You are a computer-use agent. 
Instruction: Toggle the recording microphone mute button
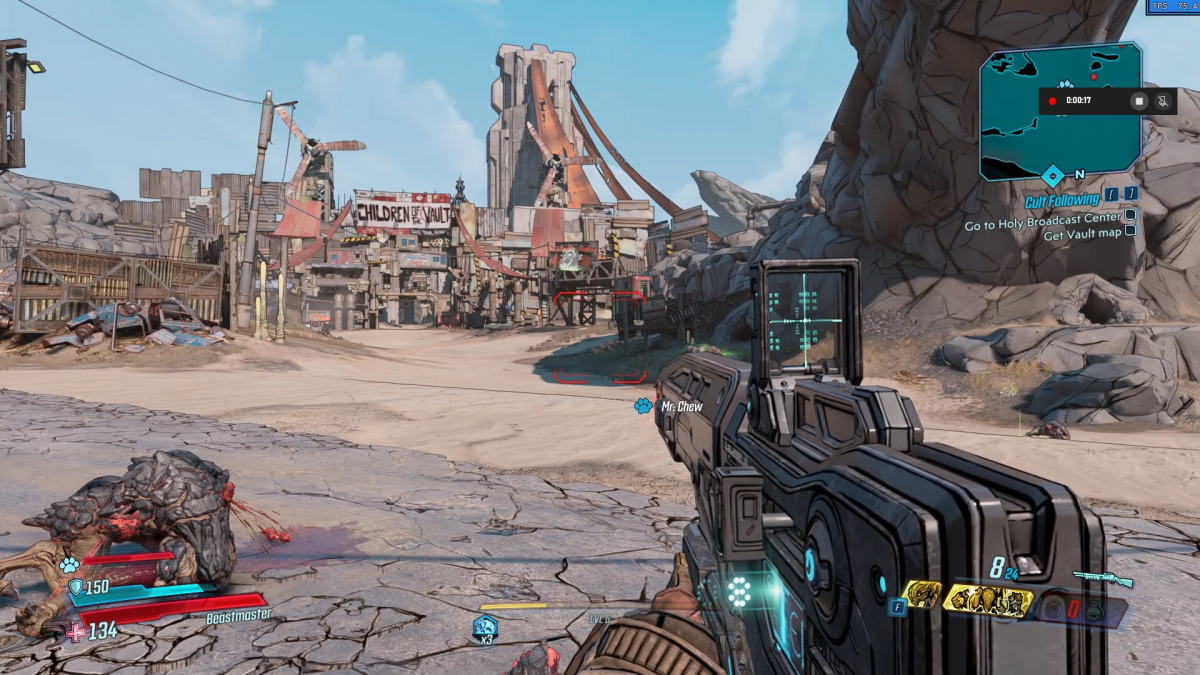pyautogui.click(x=1162, y=101)
